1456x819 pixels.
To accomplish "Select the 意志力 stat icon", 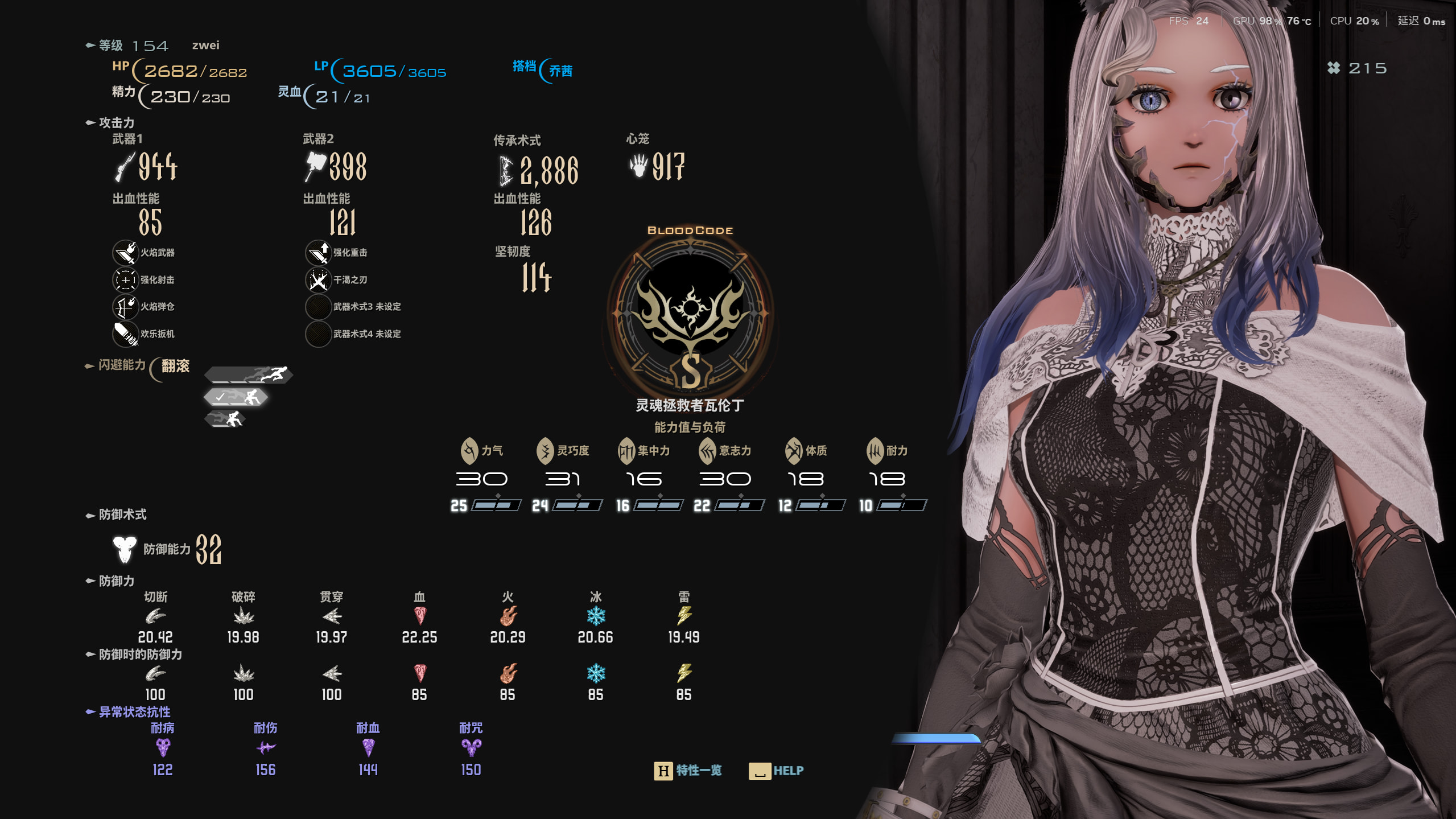I will [x=707, y=451].
